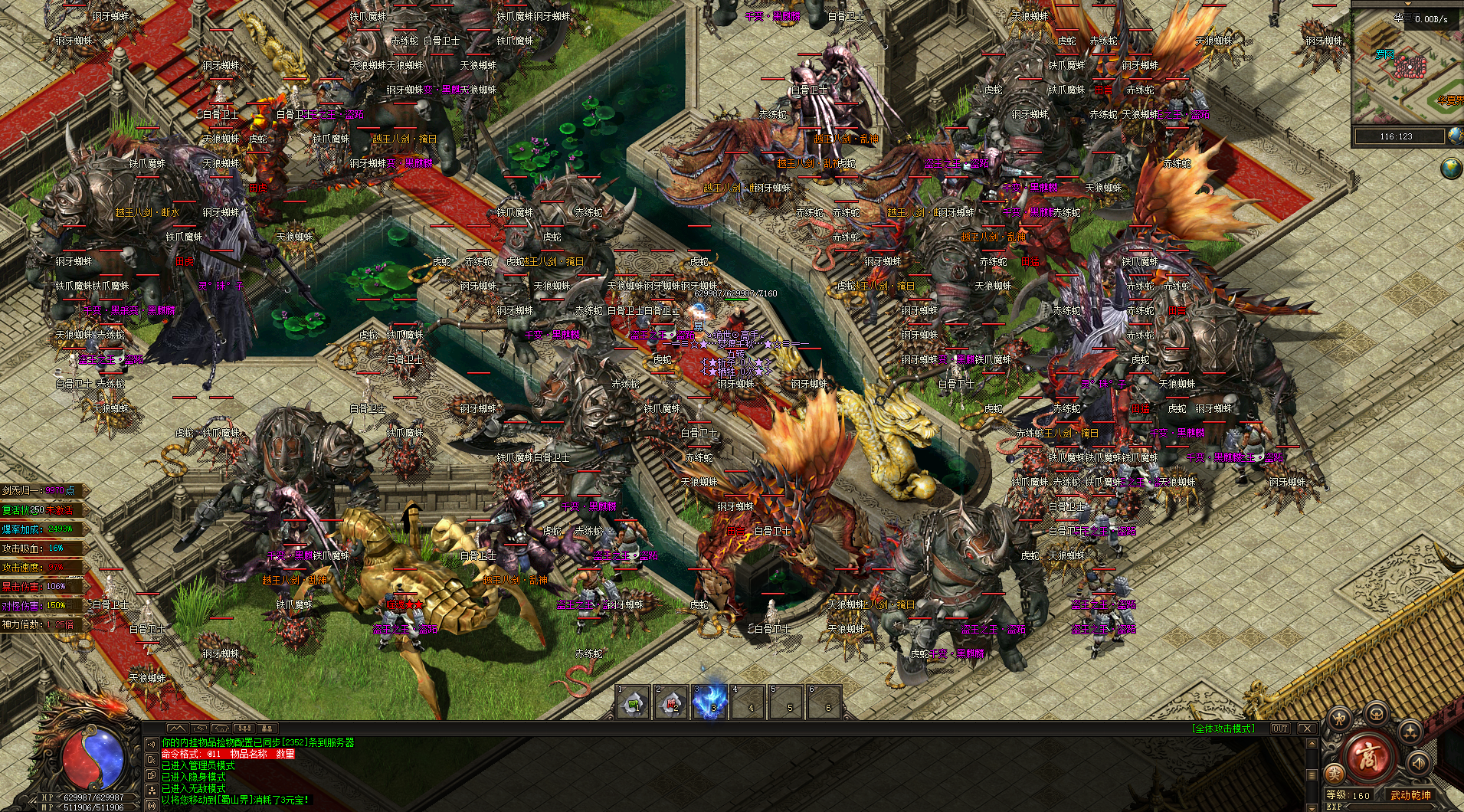Click the globe icon beside the coordinates
Screen dimensions: 1464x812
pyautogui.click(x=1455, y=136)
